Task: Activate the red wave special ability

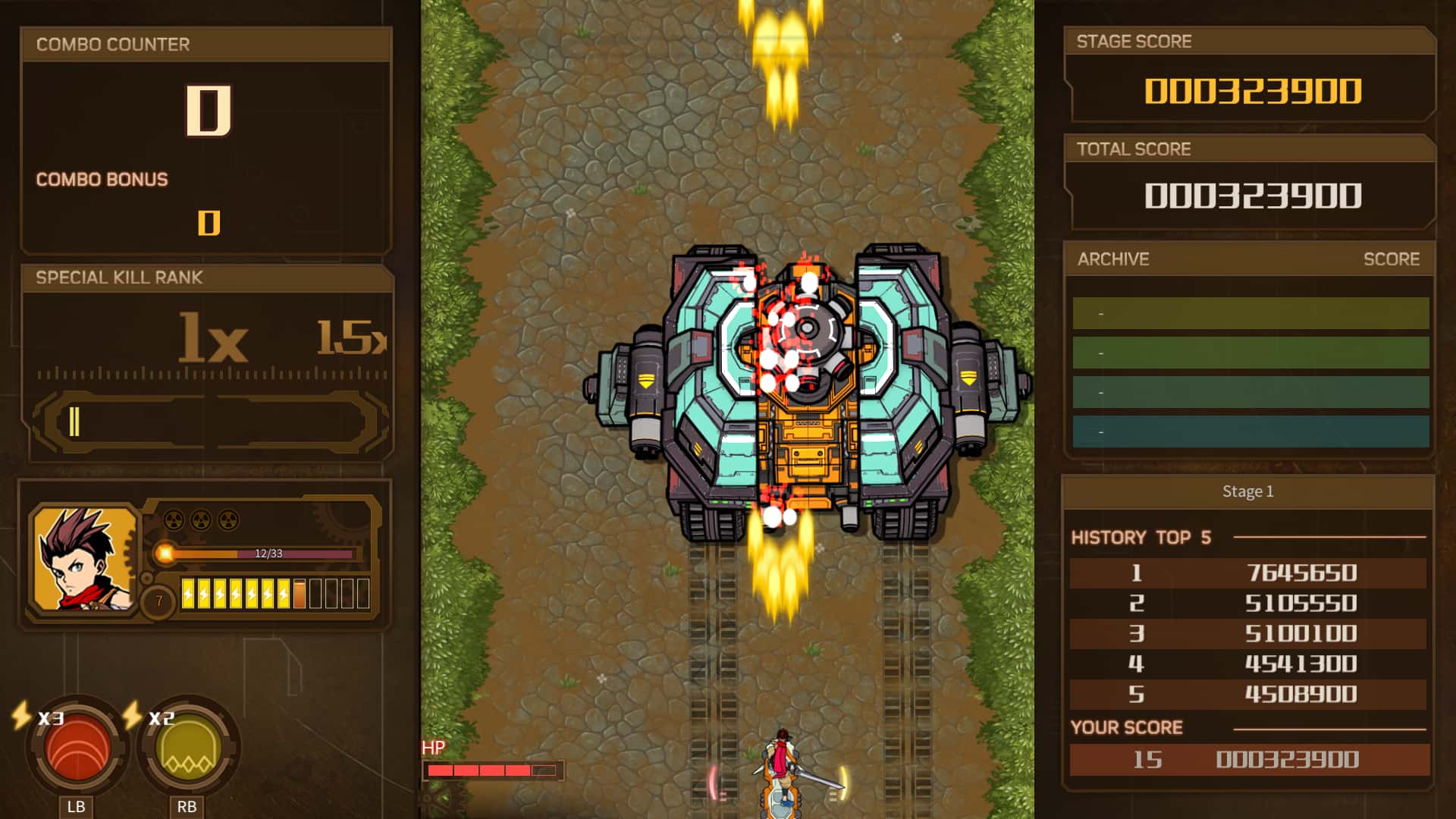Action: click(77, 747)
